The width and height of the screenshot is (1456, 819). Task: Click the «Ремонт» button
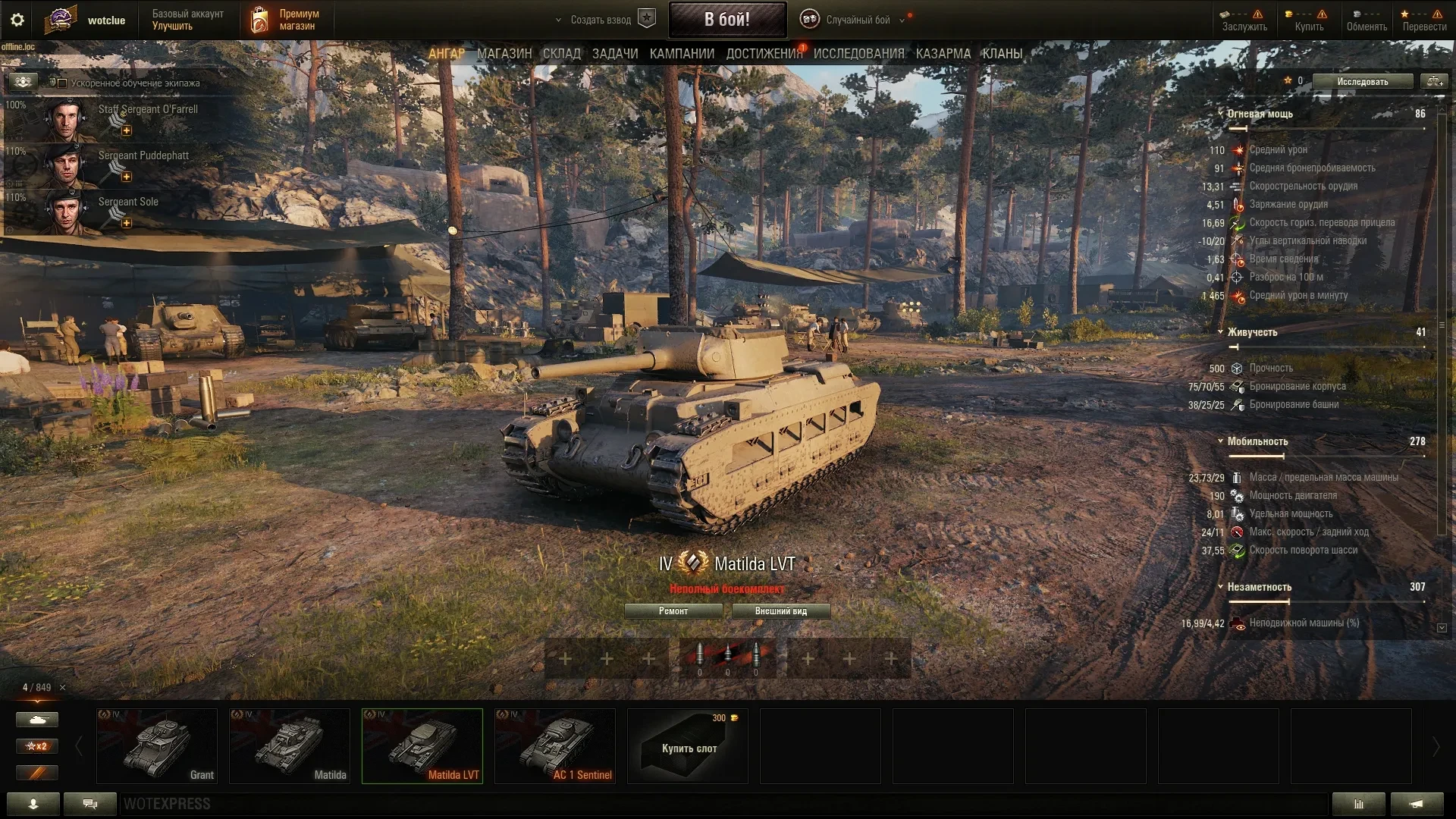tap(673, 611)
